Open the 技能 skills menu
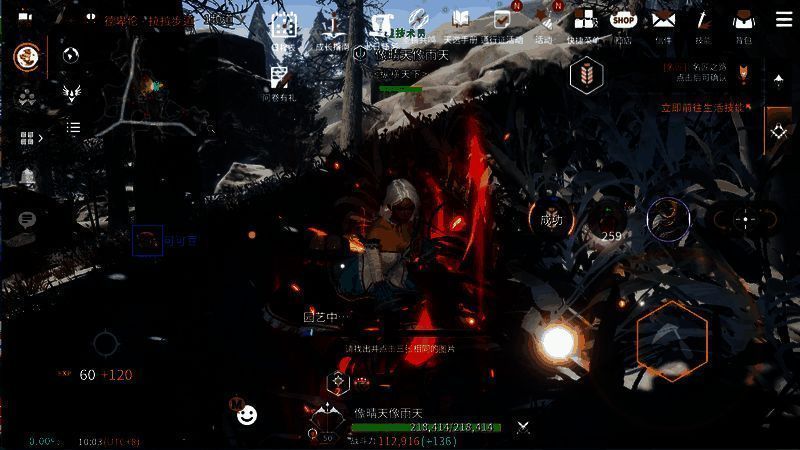800x450 pixels. coord(703,21)
